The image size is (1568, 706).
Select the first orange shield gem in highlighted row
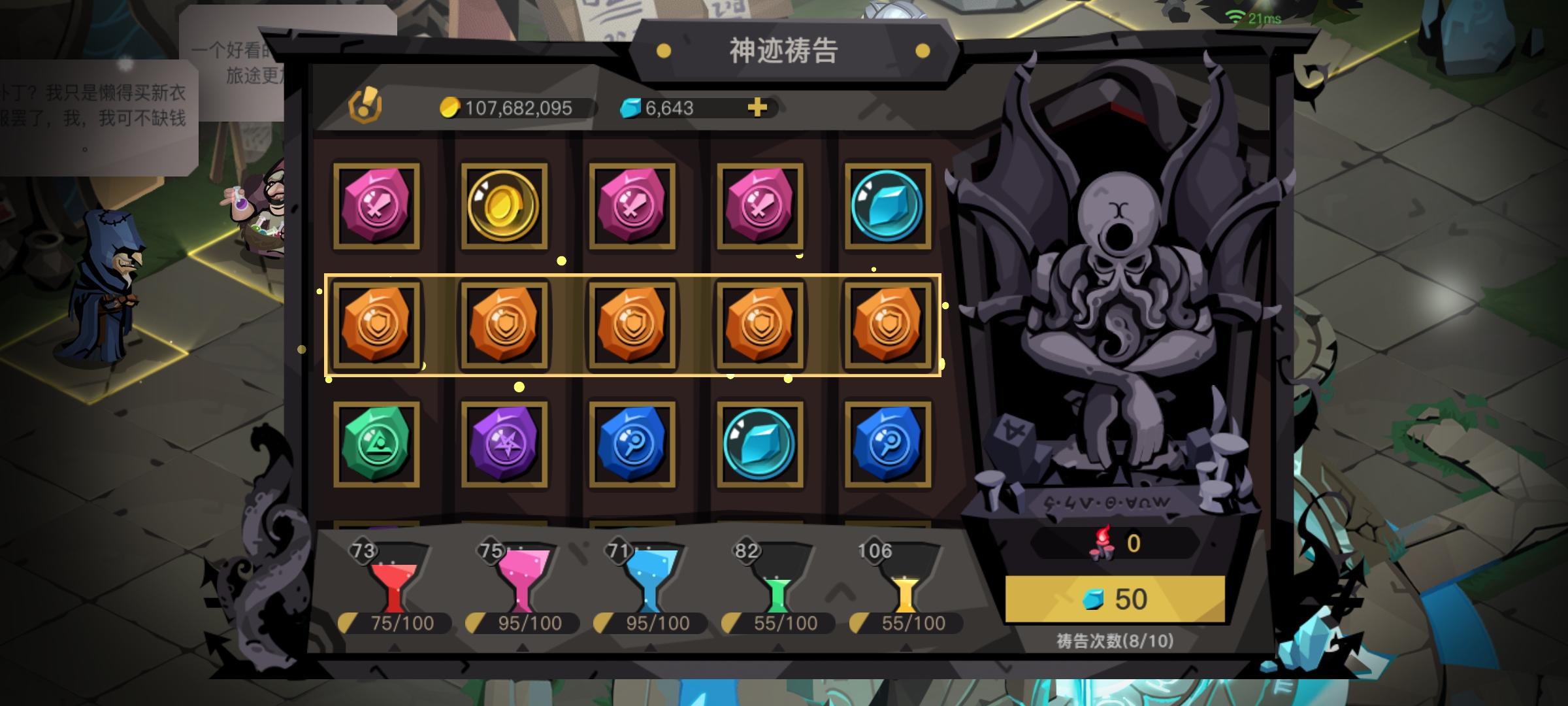tap(378, 325)
